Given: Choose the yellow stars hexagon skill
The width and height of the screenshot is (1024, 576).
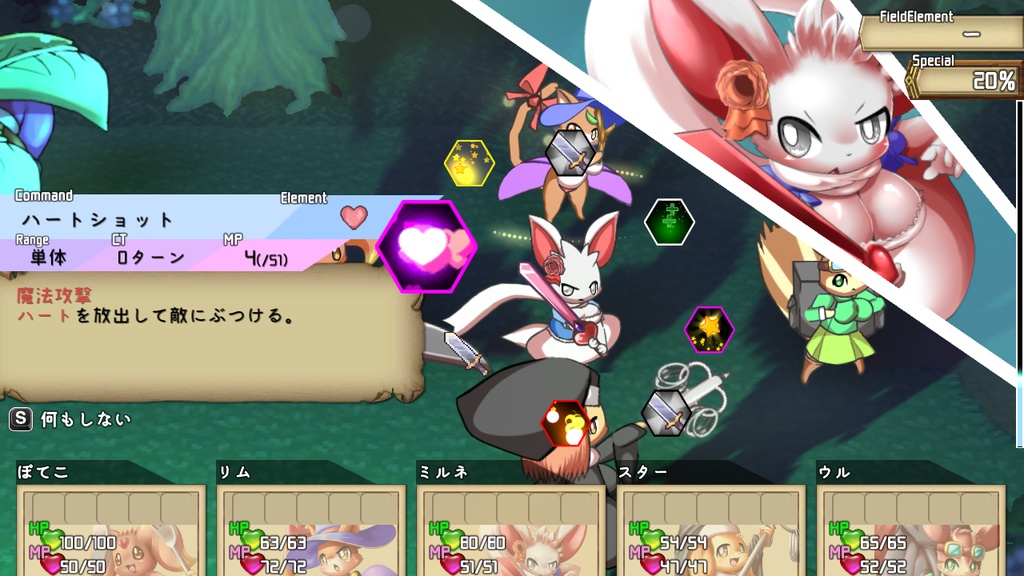Looking at the screenshot, I should click(x=469, y=164).
